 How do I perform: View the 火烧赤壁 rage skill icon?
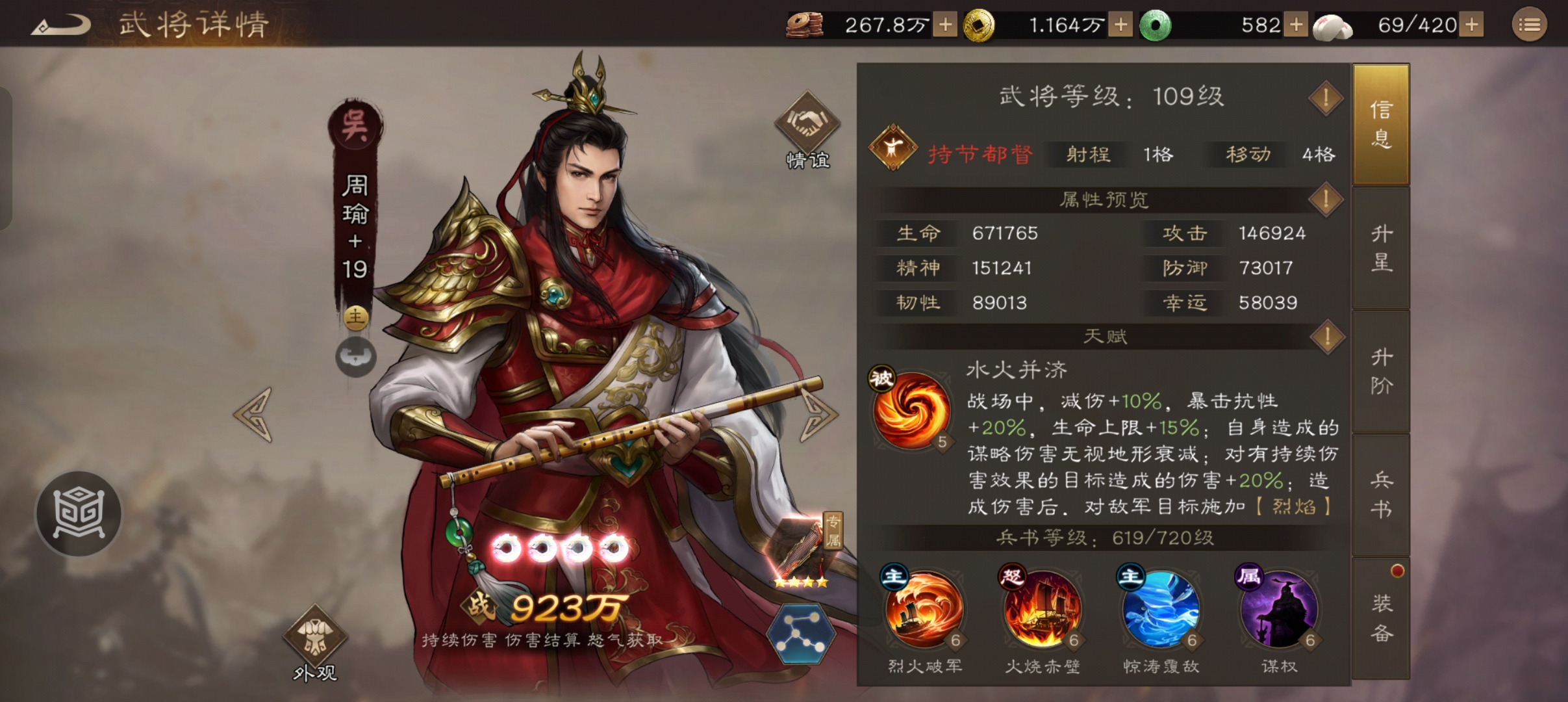tap(1043, 611)
